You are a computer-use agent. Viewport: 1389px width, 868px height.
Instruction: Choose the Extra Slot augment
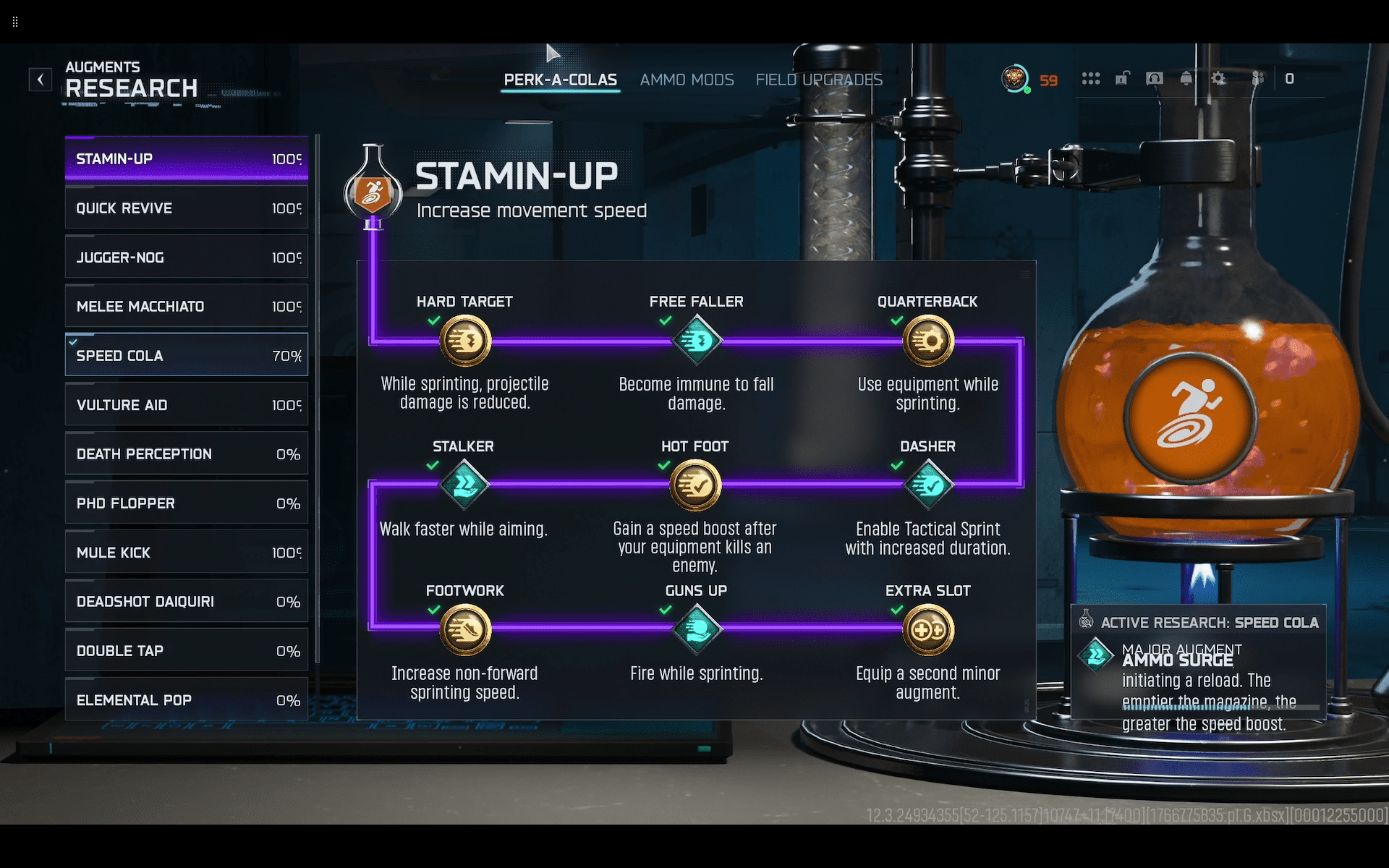(928, 630)
